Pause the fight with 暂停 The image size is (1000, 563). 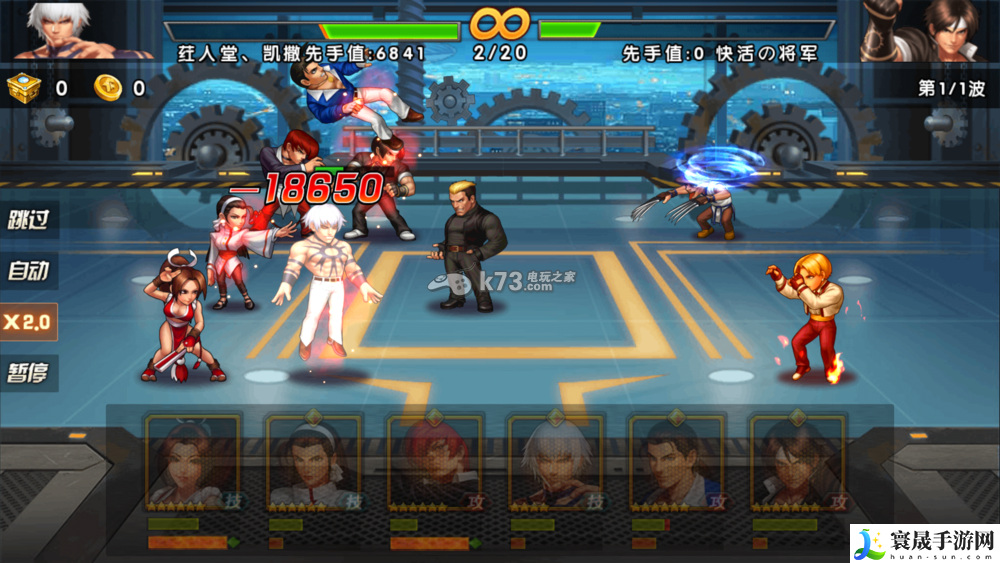(x=29, y=374)
